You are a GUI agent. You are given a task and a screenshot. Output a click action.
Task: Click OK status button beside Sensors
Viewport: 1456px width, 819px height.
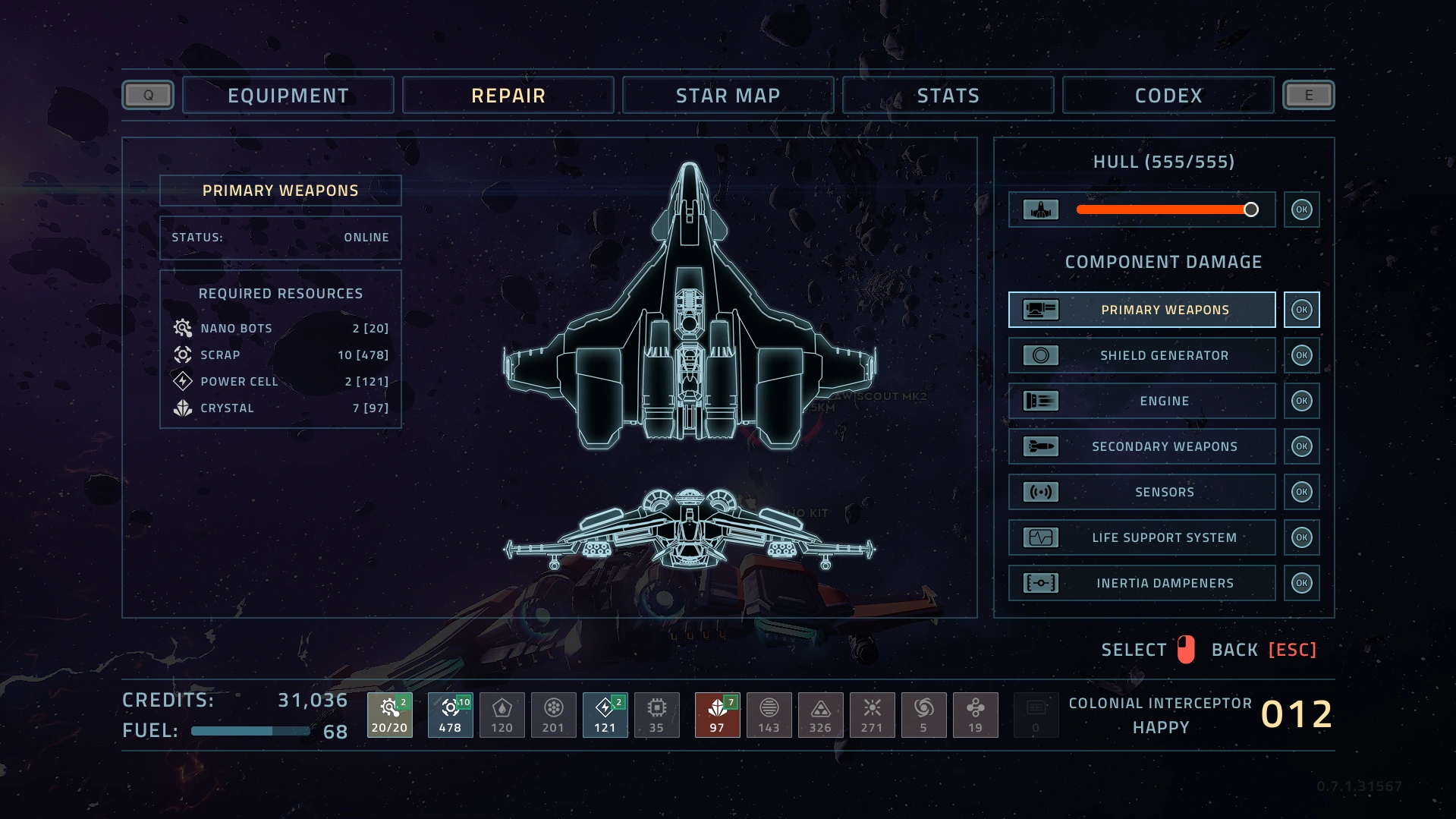(1301, 492)
